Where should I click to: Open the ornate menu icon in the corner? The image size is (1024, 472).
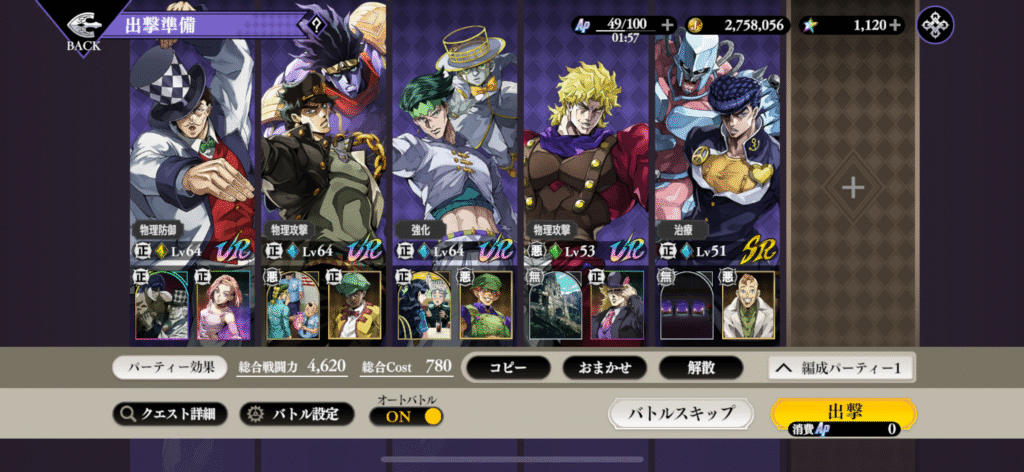(935, 25)
